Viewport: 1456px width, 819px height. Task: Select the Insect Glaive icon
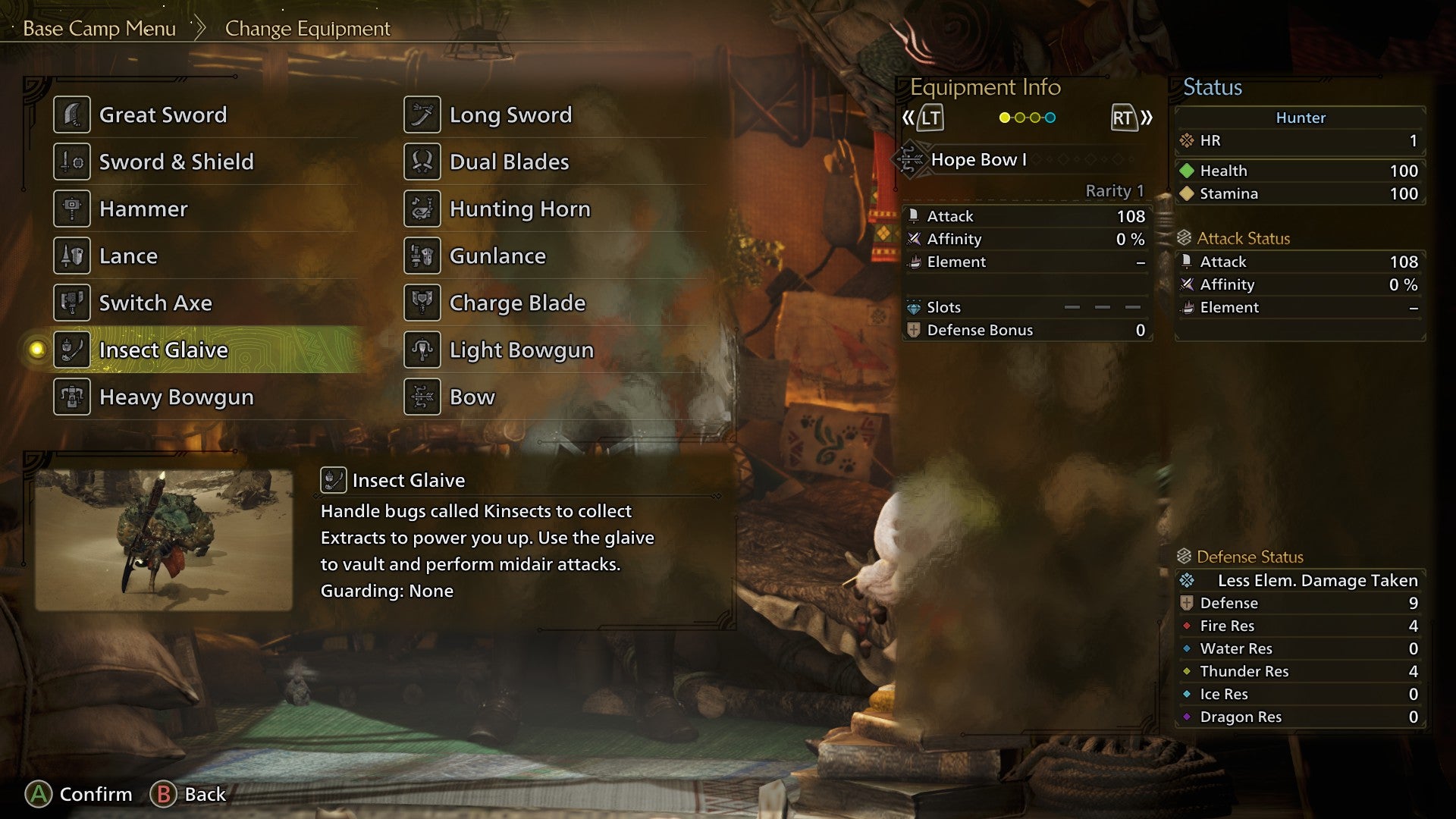(x=73, y=350)
